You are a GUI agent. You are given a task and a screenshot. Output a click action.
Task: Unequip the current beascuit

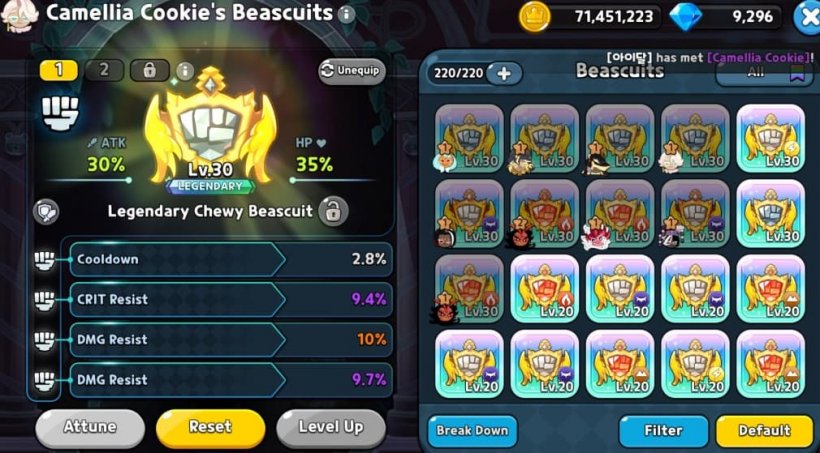coord(352,71)
